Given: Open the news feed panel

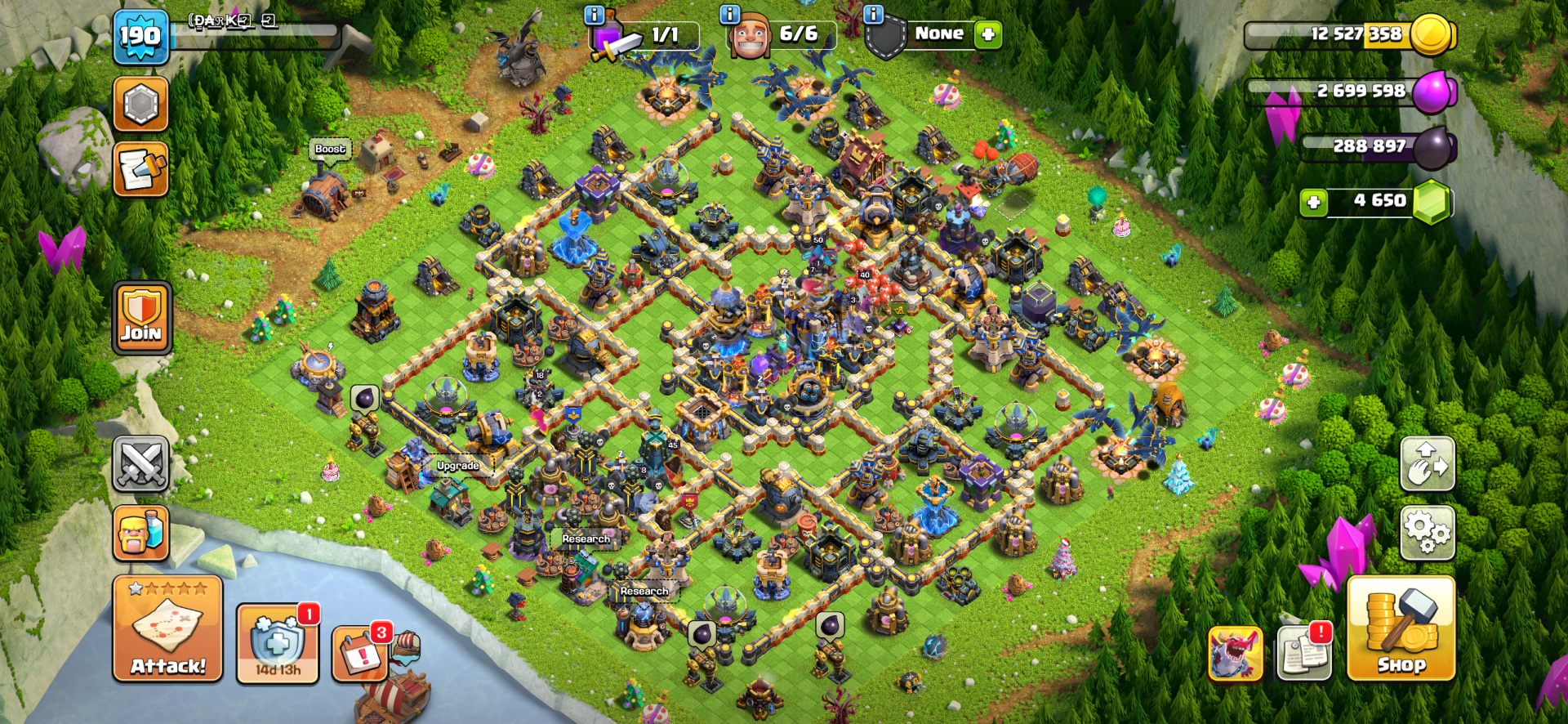Looking at the screenshot, I should click(142, 170).
